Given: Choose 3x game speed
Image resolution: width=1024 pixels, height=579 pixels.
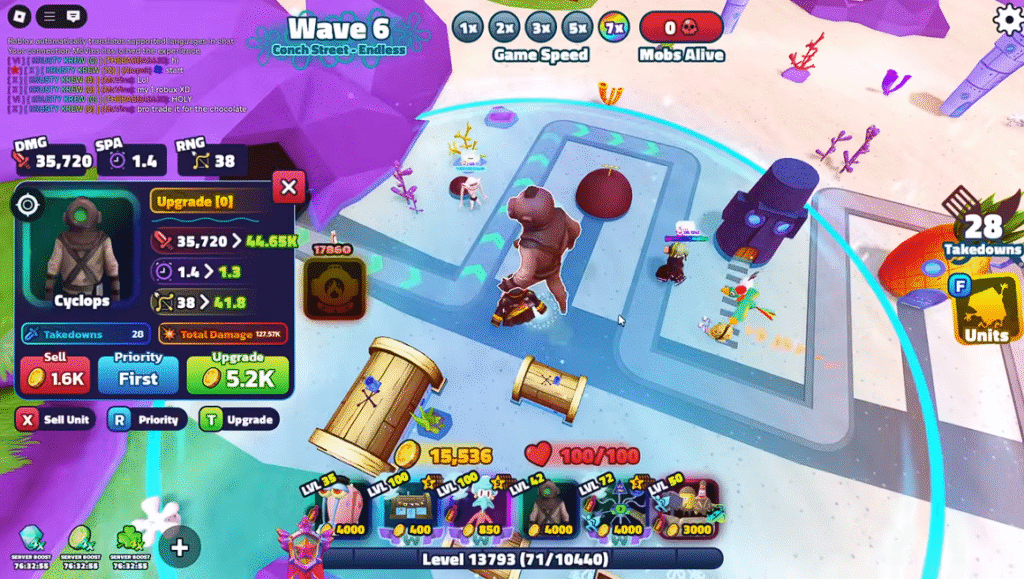Looking at the screenshot, I should [540, 27].
